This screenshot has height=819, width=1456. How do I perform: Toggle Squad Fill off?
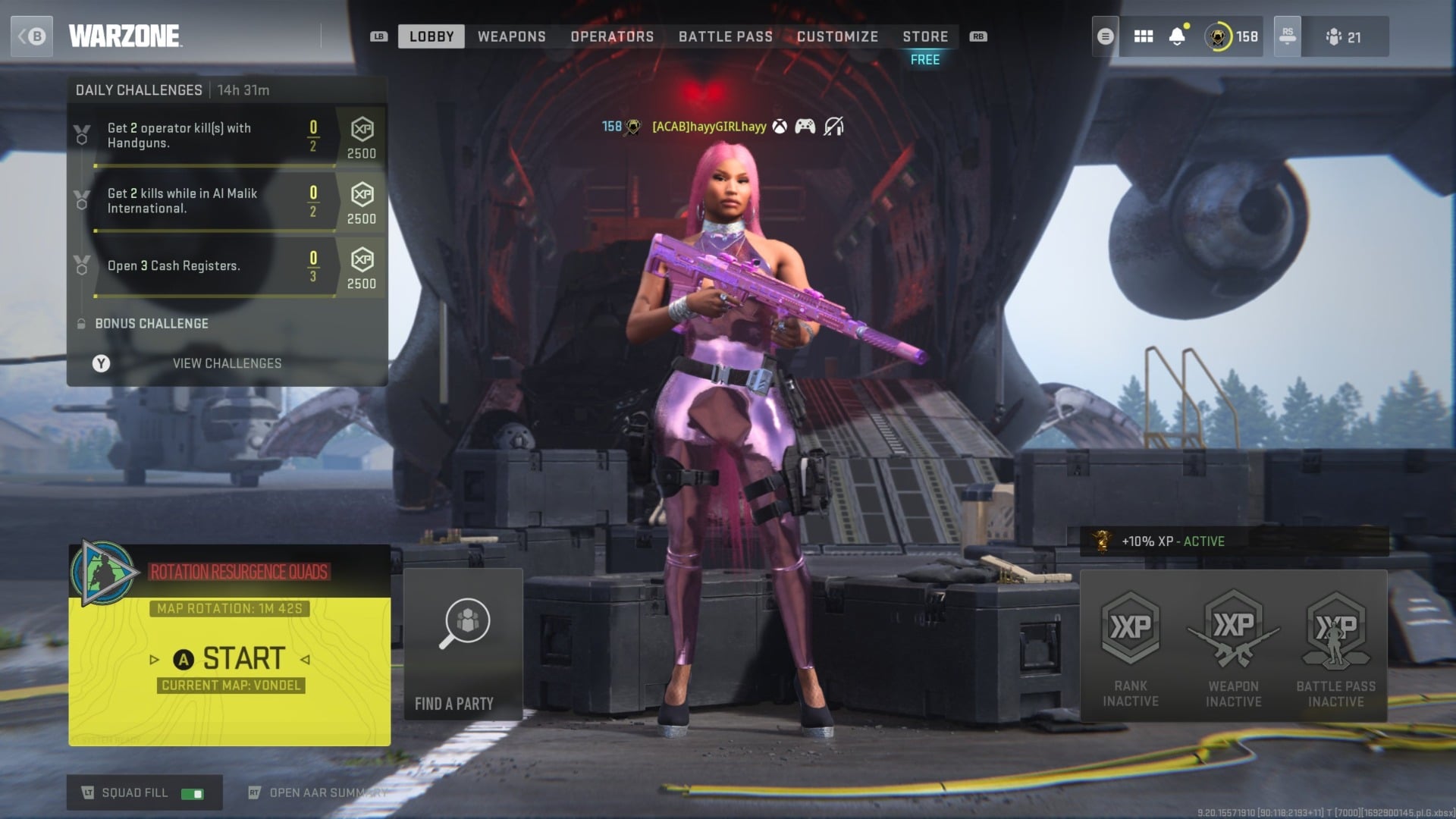click(192, 792)
